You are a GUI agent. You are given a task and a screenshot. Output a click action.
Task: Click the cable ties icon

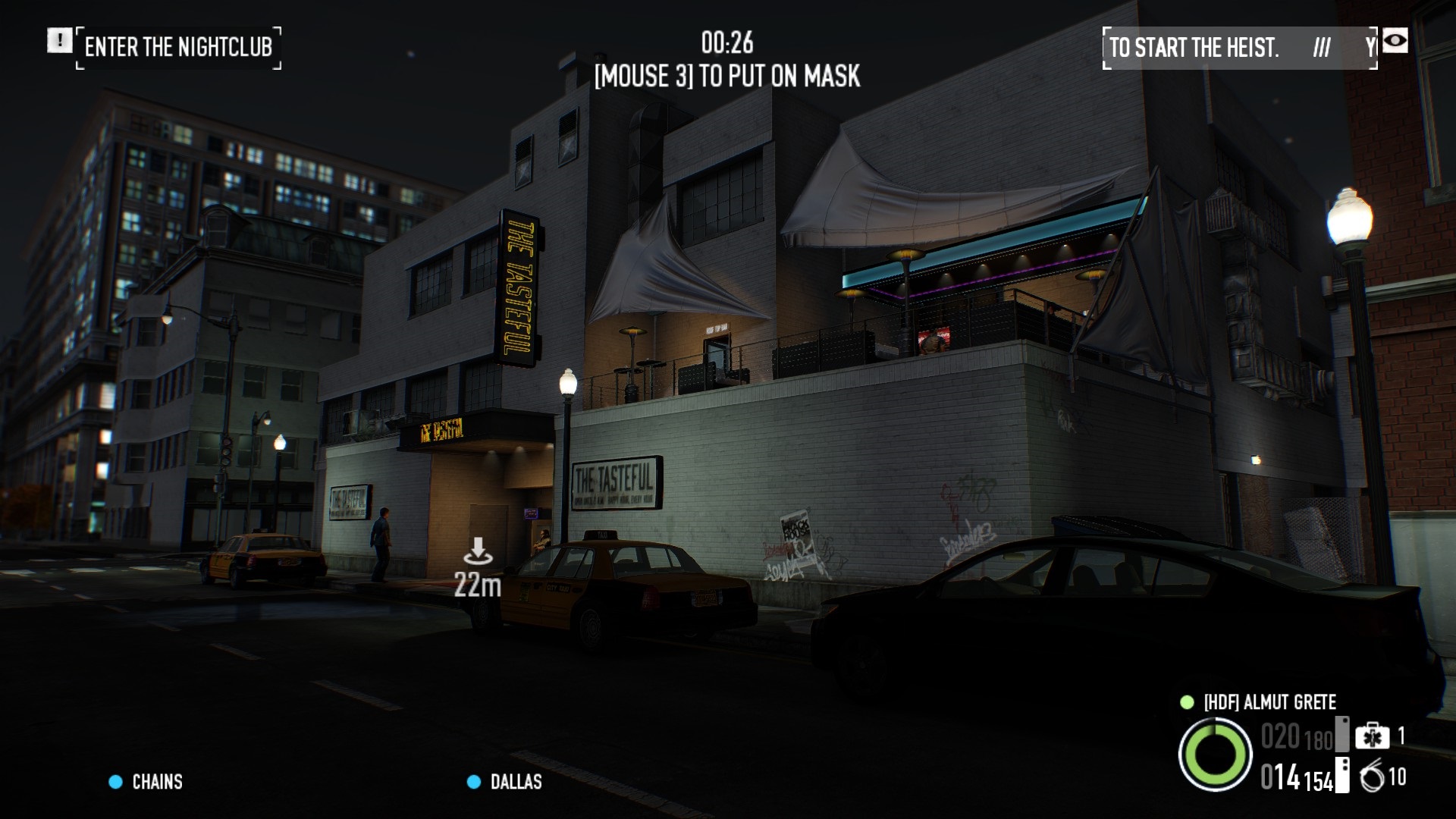(x=1372, y=777)
